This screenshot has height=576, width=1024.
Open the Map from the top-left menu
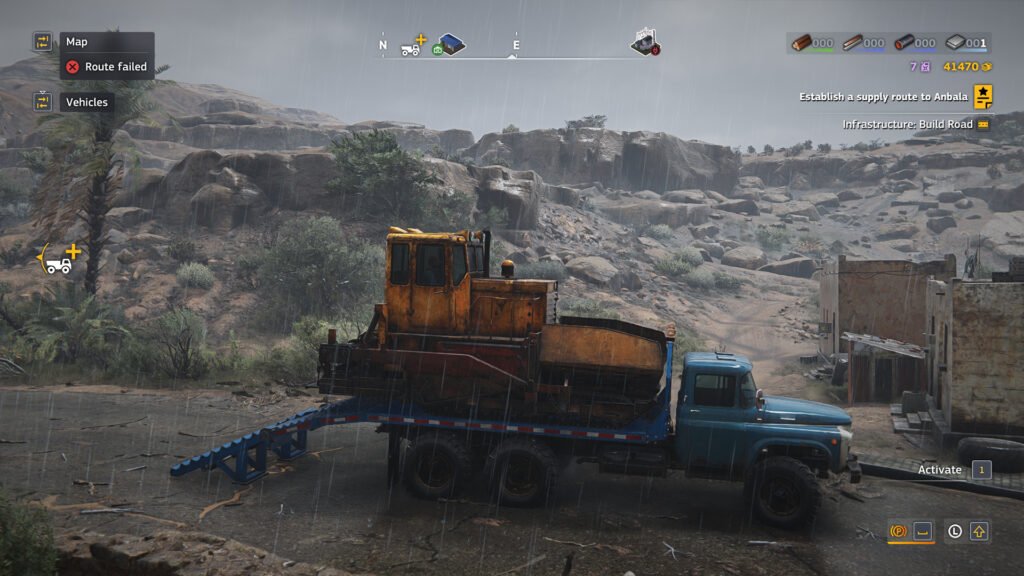tap(77, 42)
